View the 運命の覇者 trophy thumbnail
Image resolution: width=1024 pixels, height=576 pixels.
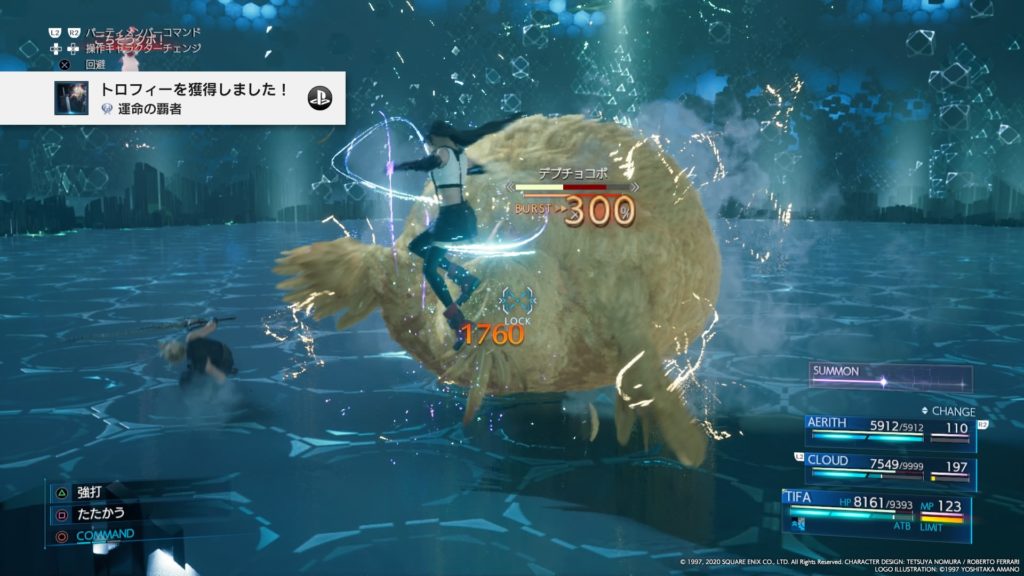(x=72, y=98)
